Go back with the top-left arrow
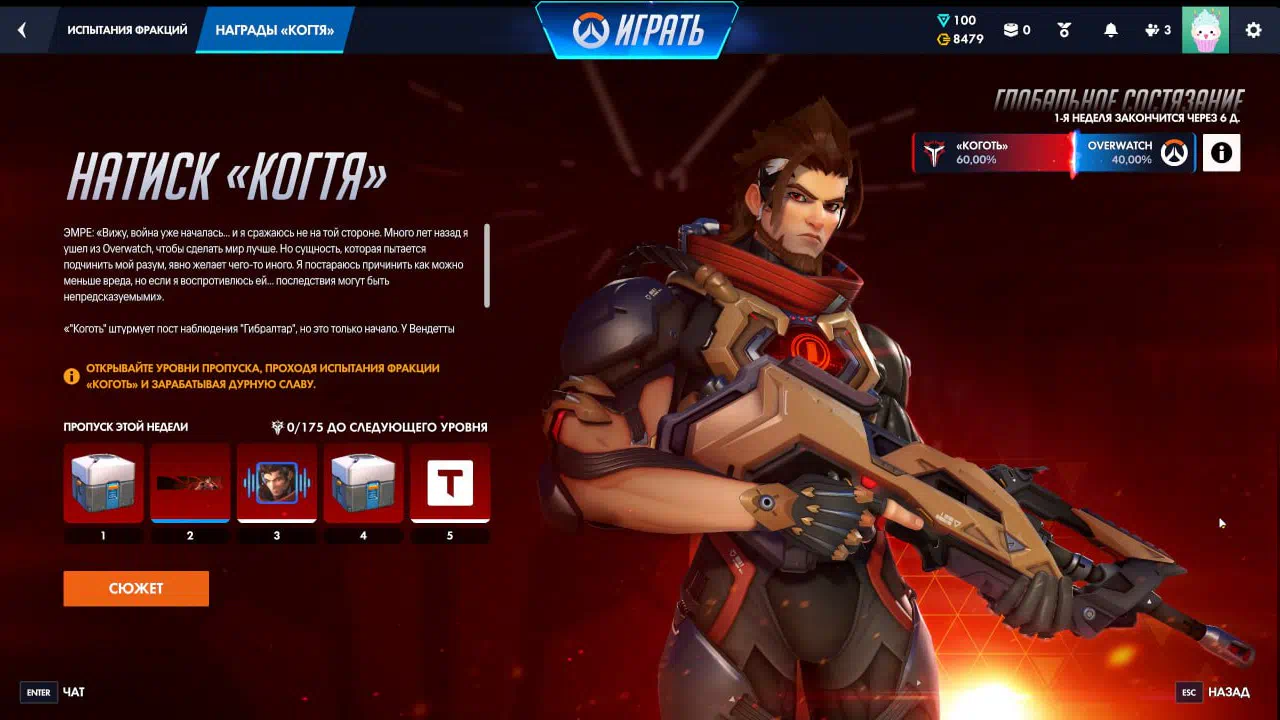The image size is (1280, 720). 22,30
